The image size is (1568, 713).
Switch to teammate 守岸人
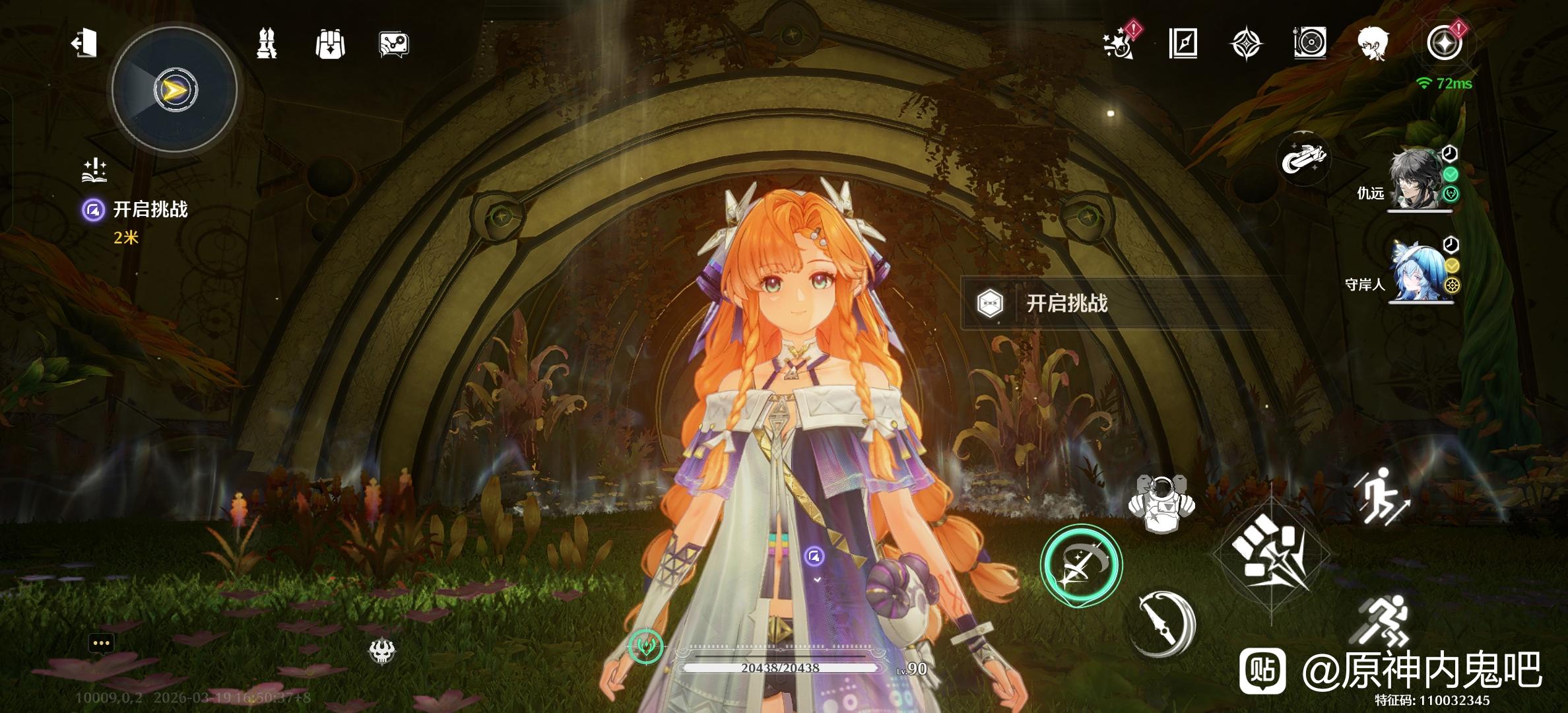click(1419, 271)
